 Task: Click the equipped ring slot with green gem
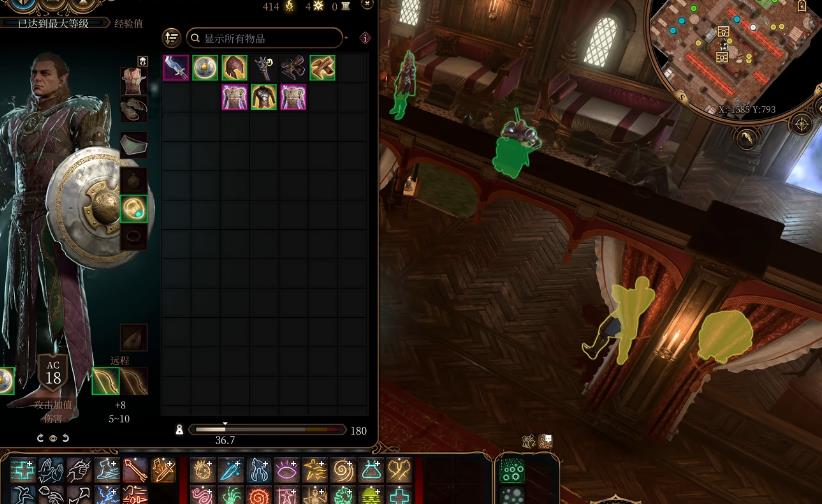(x=133, y=209)
